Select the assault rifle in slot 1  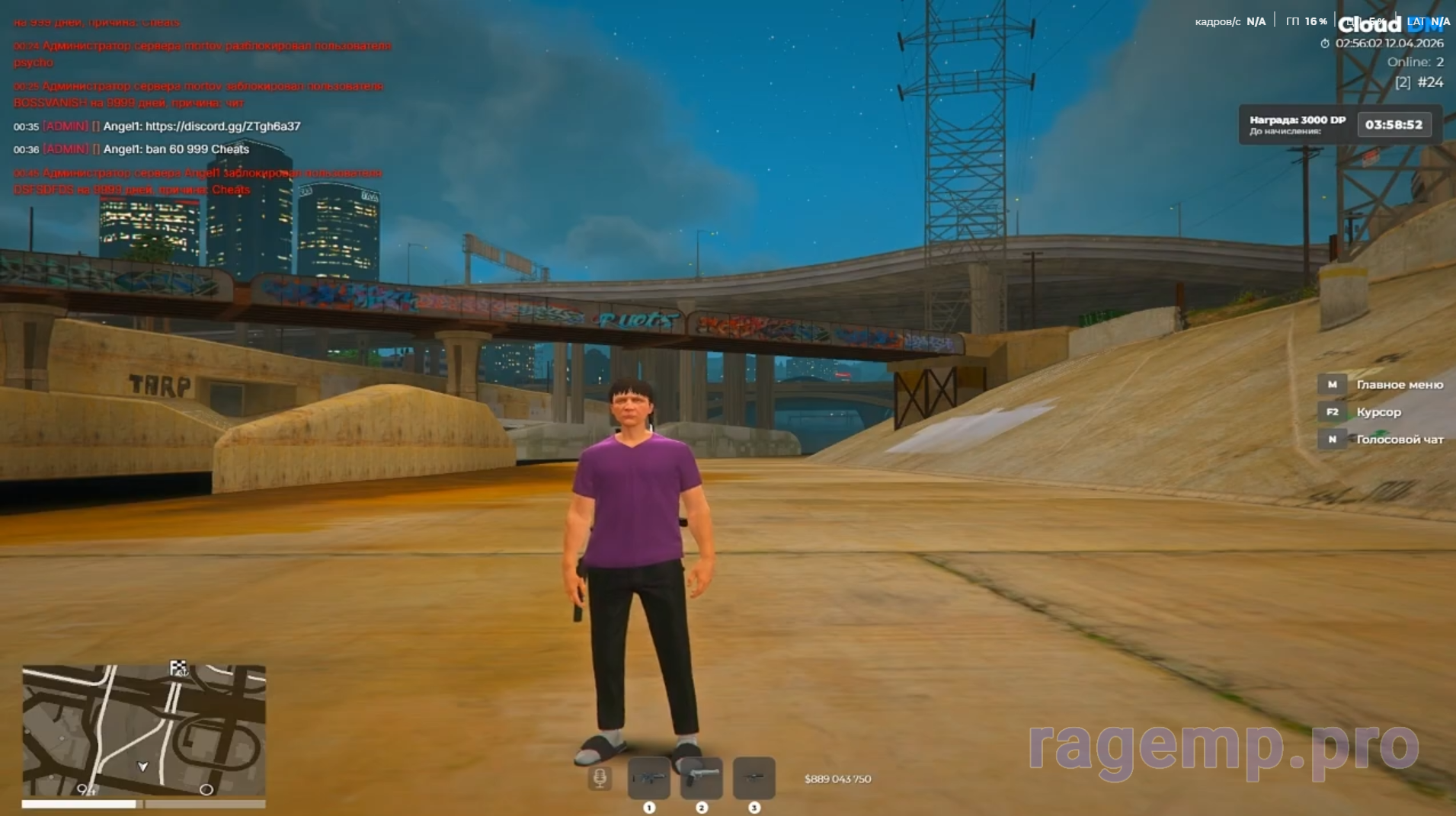(648, 778)
